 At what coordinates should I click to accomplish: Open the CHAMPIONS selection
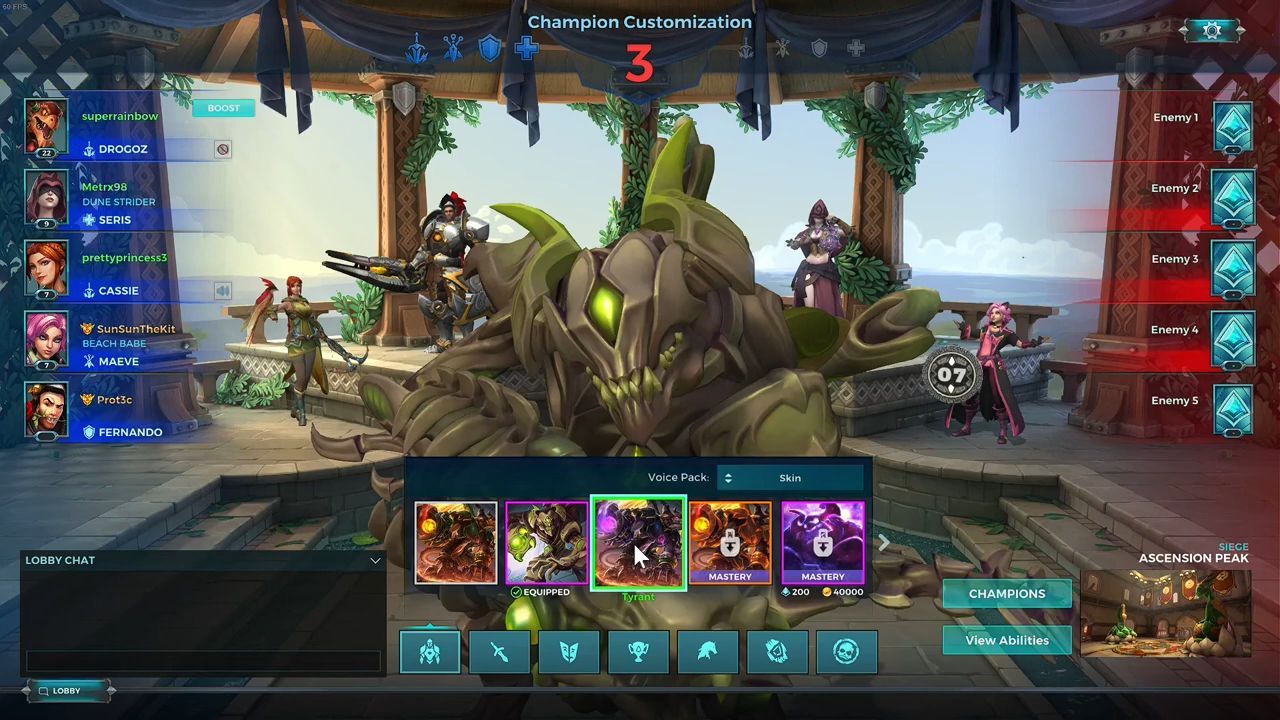[x=1006, y=594]
